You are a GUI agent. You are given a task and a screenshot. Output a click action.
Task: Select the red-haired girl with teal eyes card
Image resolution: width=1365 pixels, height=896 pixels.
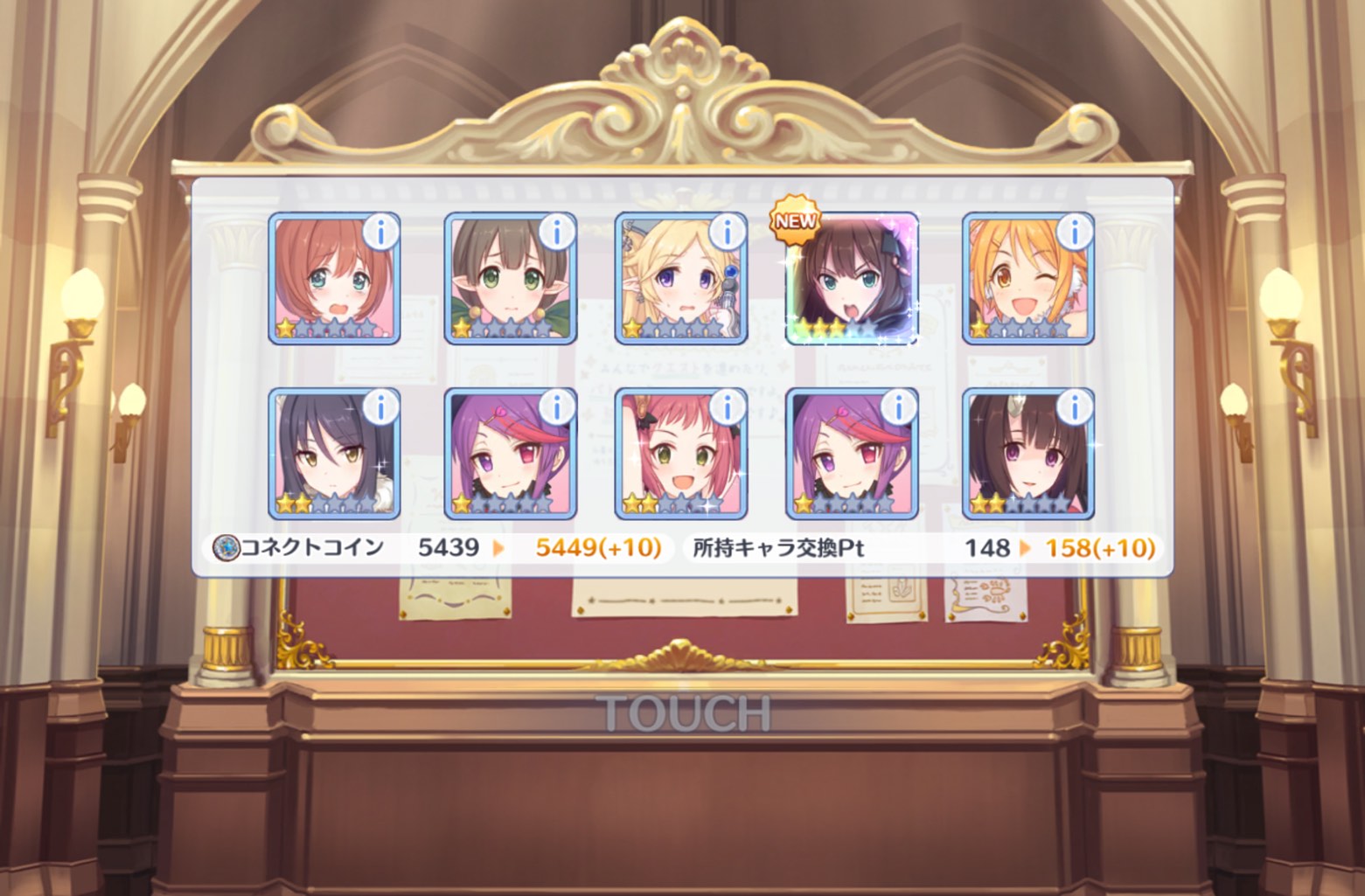(x=333, y=280)
